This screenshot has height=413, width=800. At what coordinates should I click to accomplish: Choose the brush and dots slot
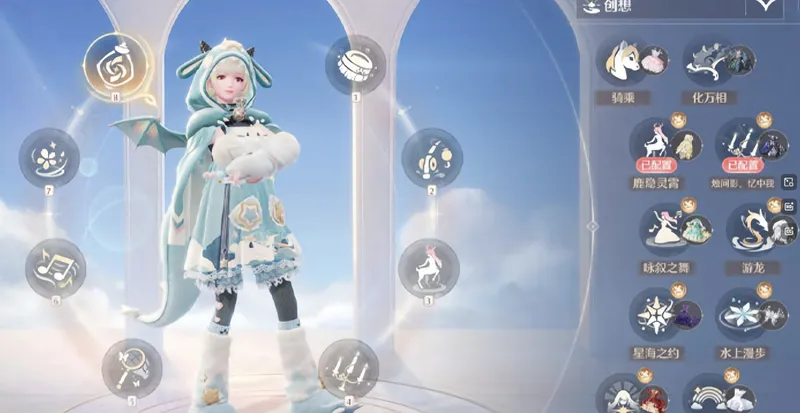pyautogui.click(x=431, y=158)
